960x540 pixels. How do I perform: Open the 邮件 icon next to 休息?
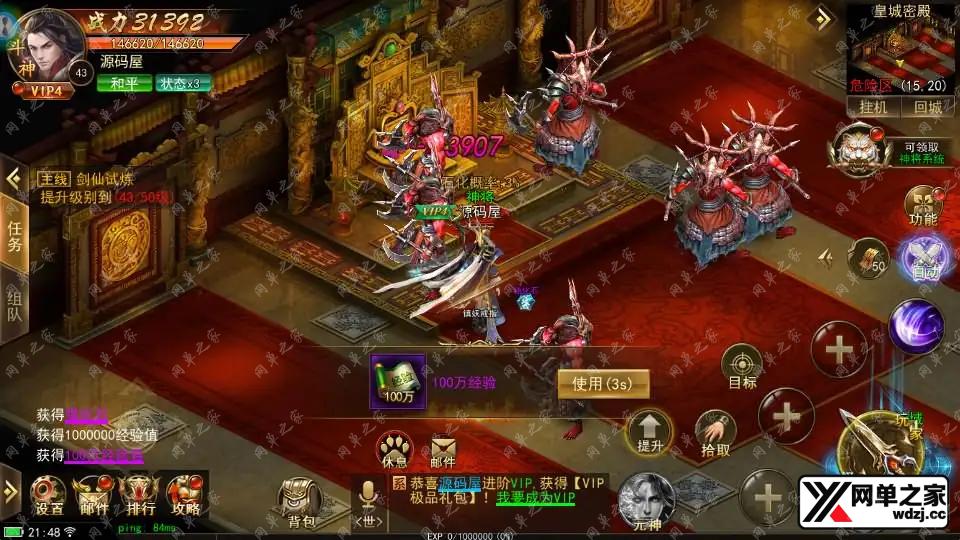(x=443, y=450)
